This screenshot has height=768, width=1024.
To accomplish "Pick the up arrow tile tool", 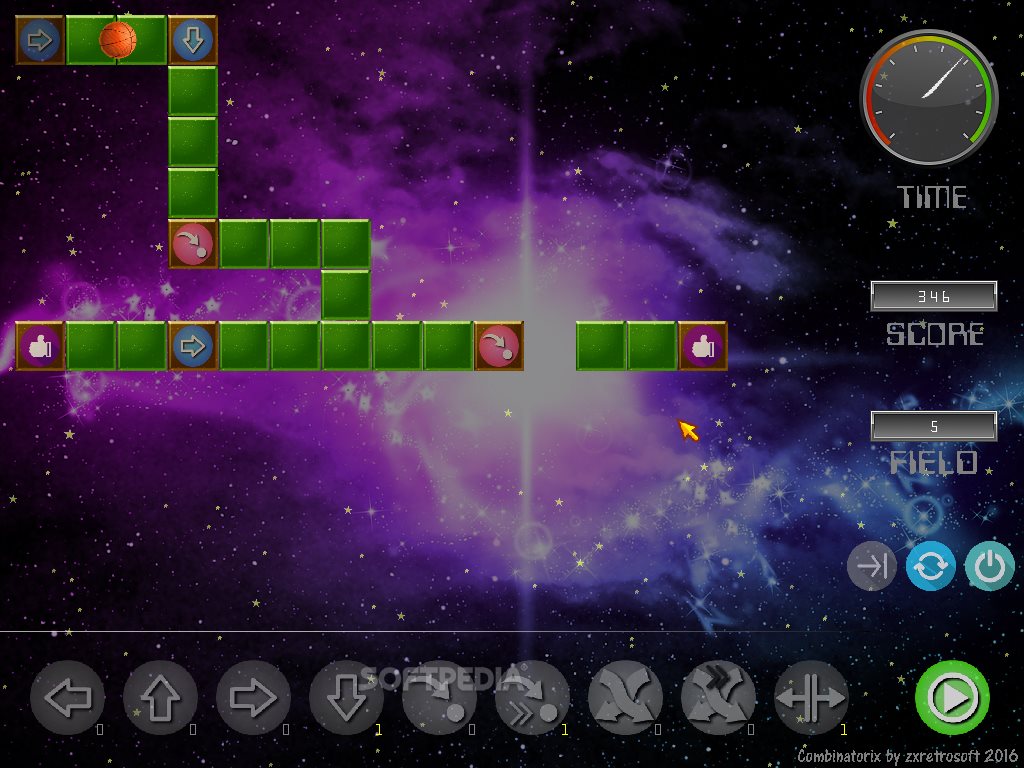I will coord(160,698).
